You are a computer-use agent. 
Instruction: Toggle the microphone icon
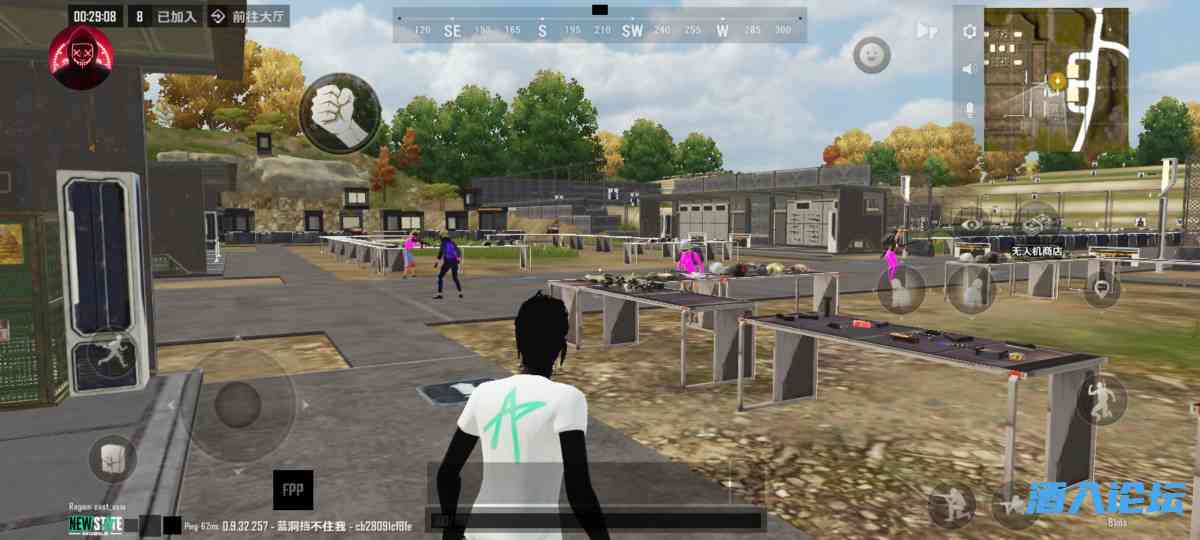[x=968, y=108]
